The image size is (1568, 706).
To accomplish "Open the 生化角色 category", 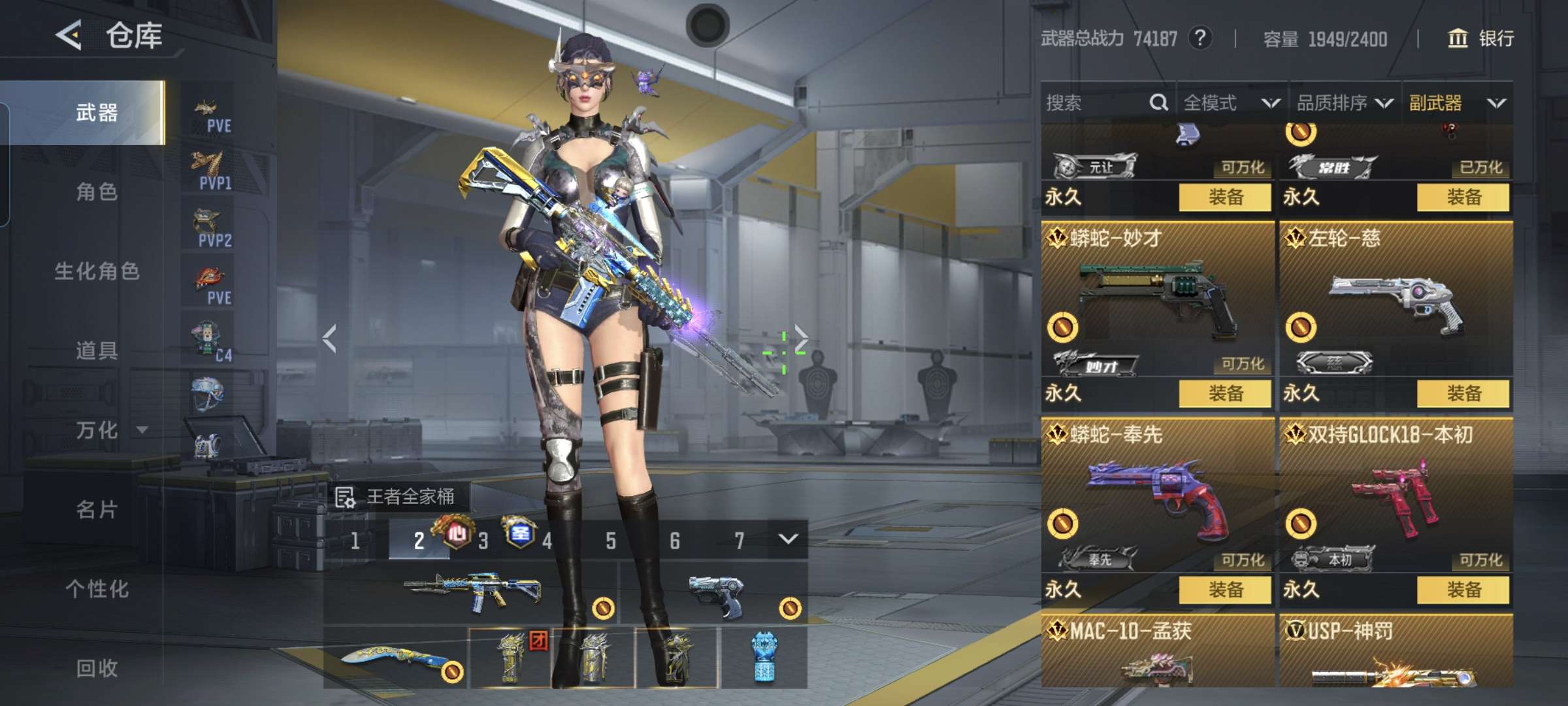I will (x=97, y=271).
